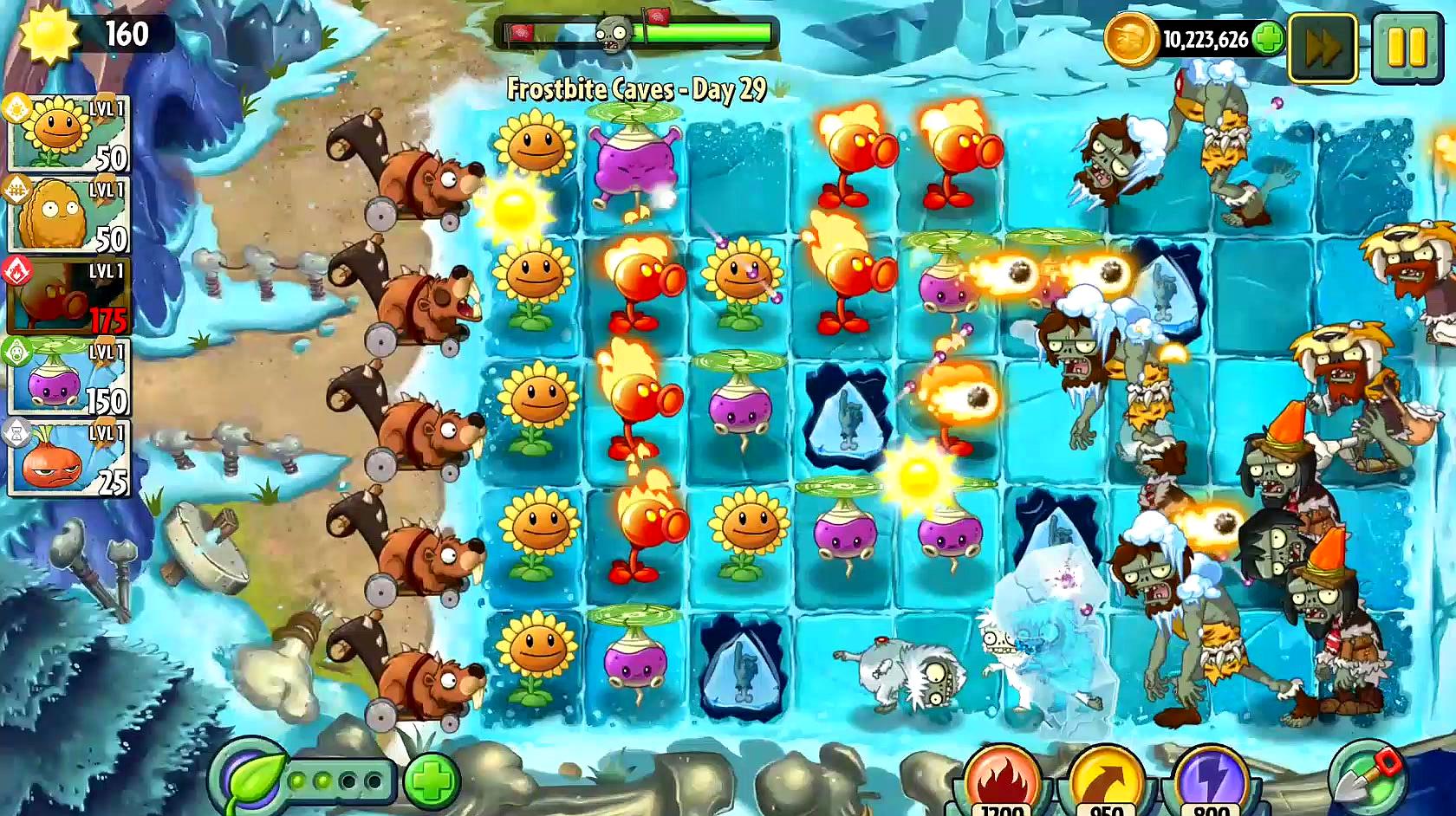The image size is (1456, 816).
Task: Buy more coins with green plus
Action: tap(1269, 40)
